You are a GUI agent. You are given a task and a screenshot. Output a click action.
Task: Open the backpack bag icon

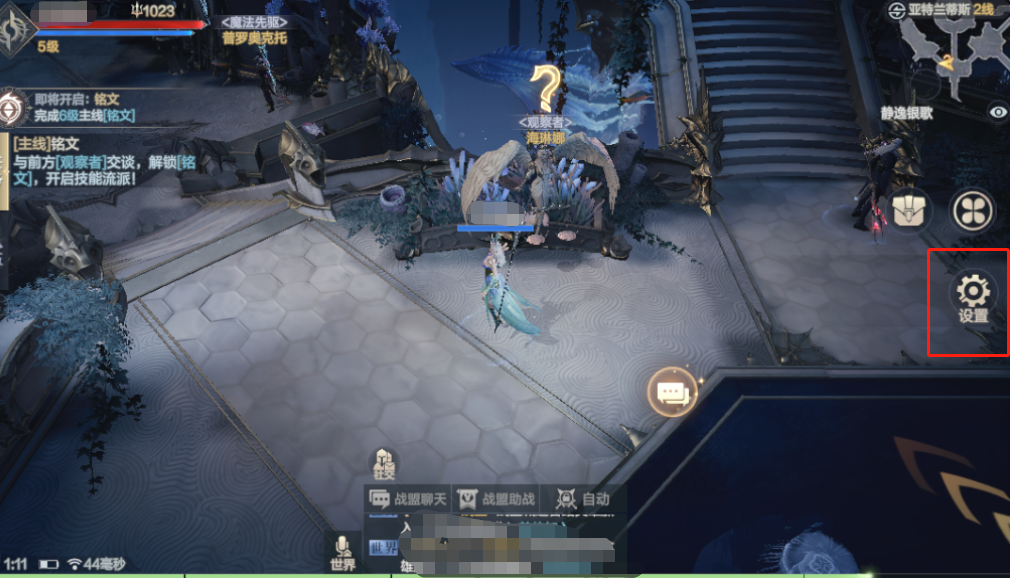912,210
